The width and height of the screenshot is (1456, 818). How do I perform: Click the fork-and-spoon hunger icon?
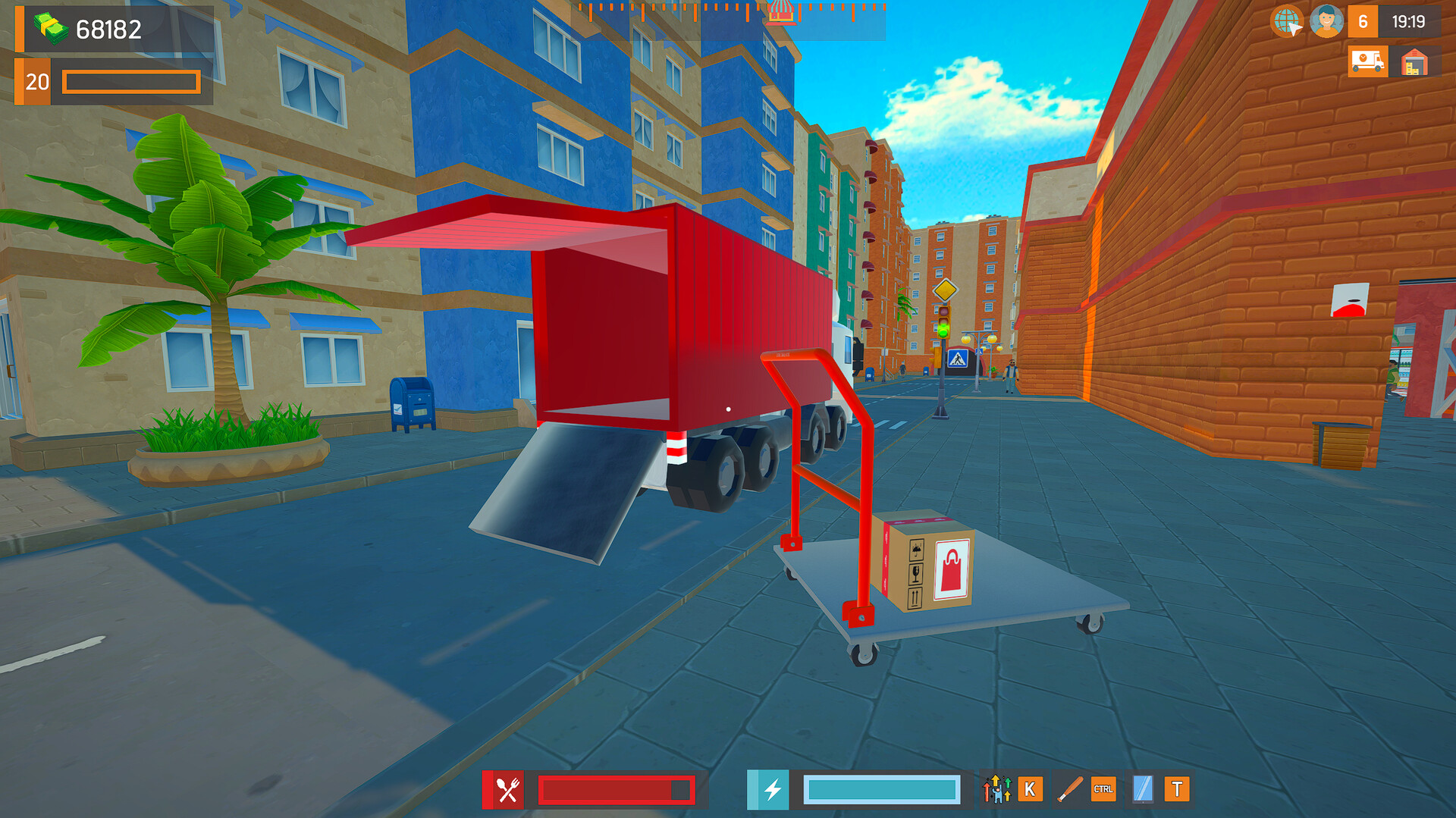(x=507, y=791)
